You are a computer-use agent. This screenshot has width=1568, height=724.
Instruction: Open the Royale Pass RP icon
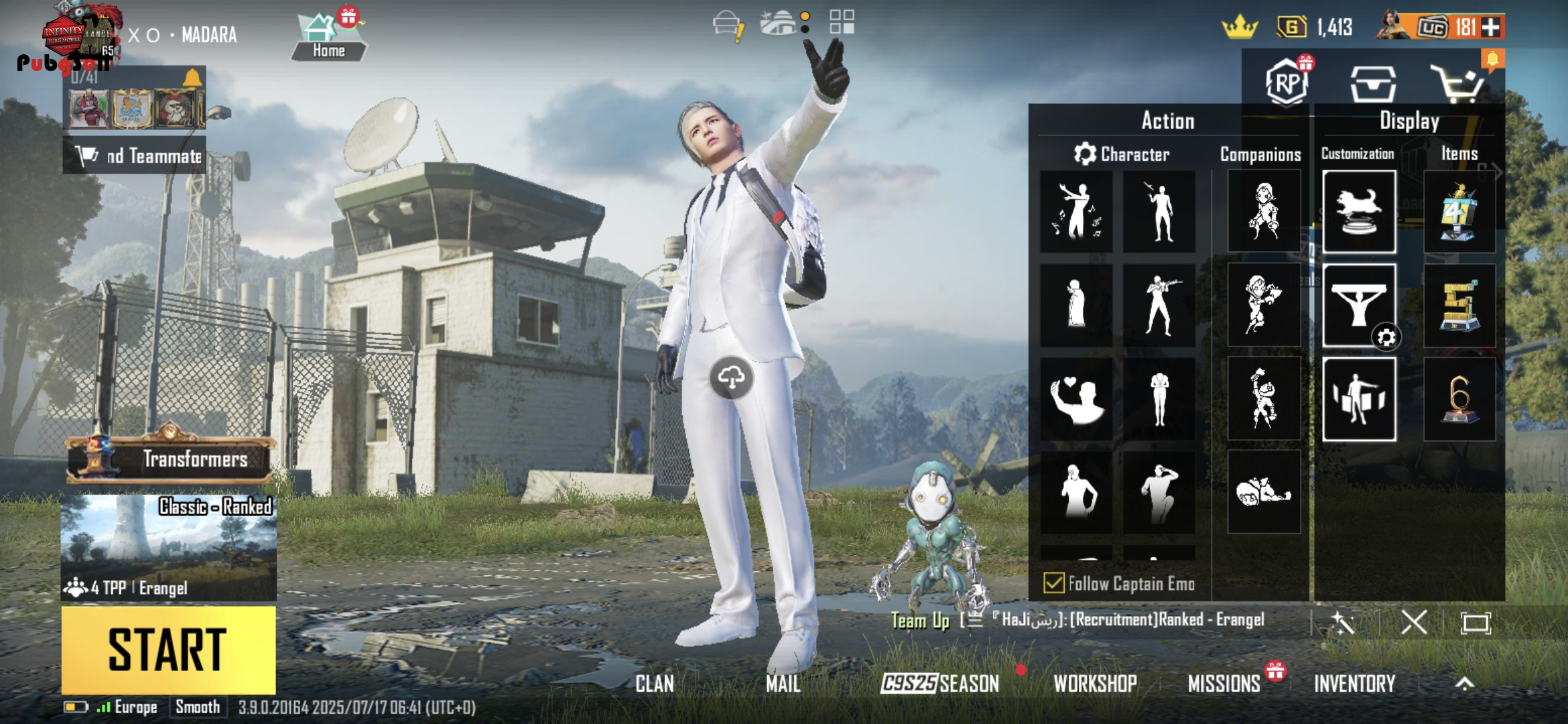pyautogui.click(x=1287, y=83)
